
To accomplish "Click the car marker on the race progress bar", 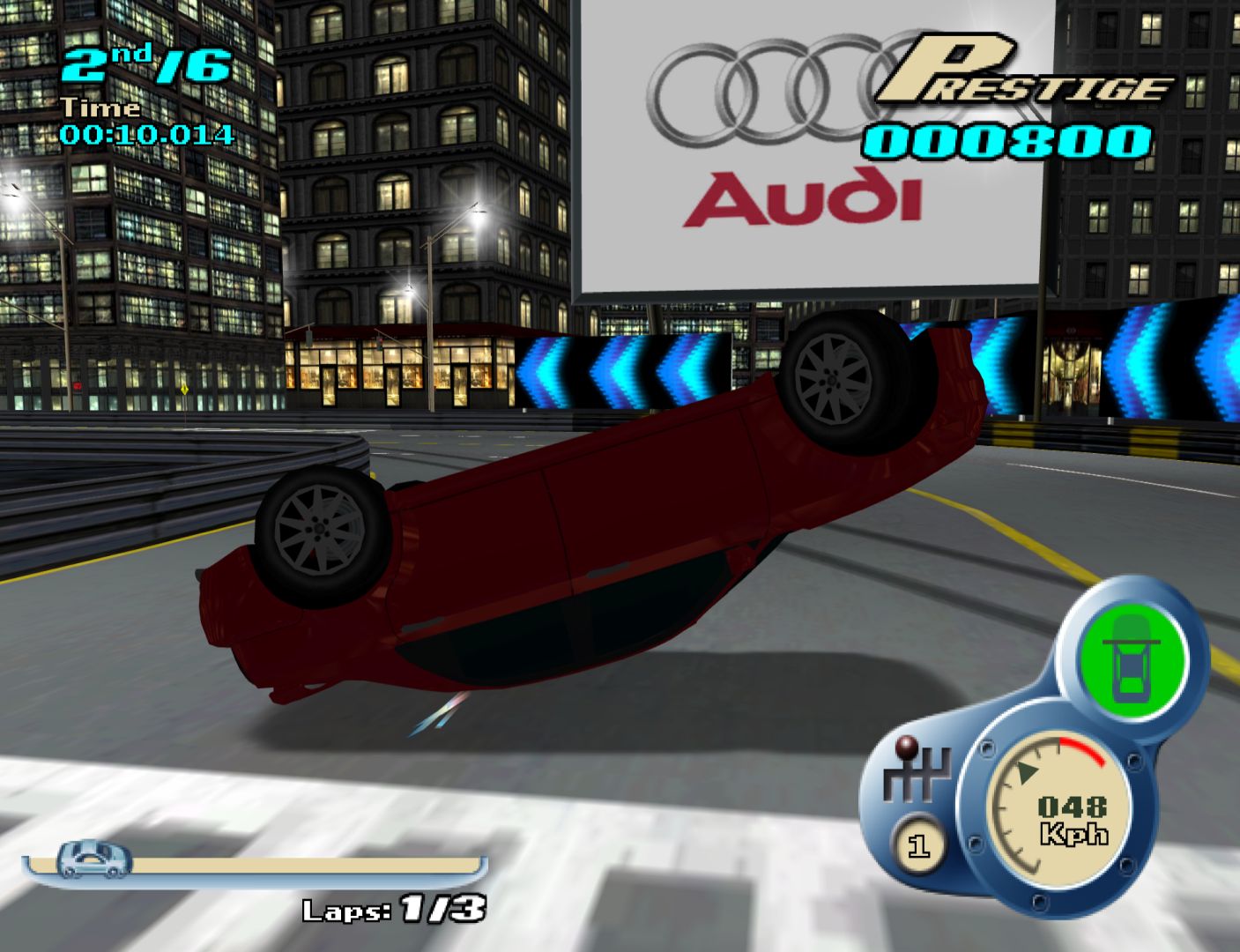I will click(x=93, y=857).
